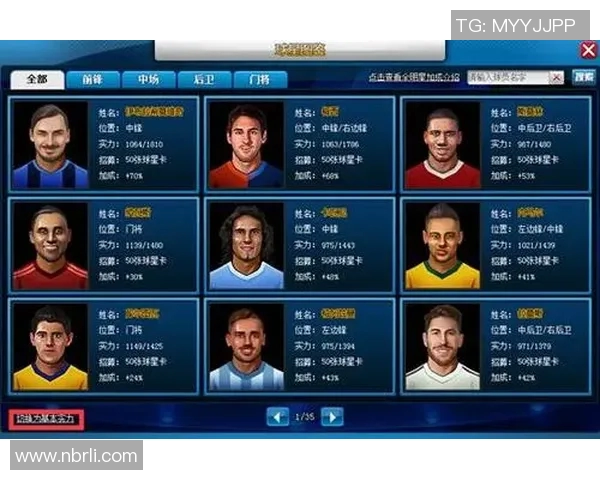Open the 前锋 (Forward) tab
Image resolution: width=600 pixels, height=480 pixels.
93,79
